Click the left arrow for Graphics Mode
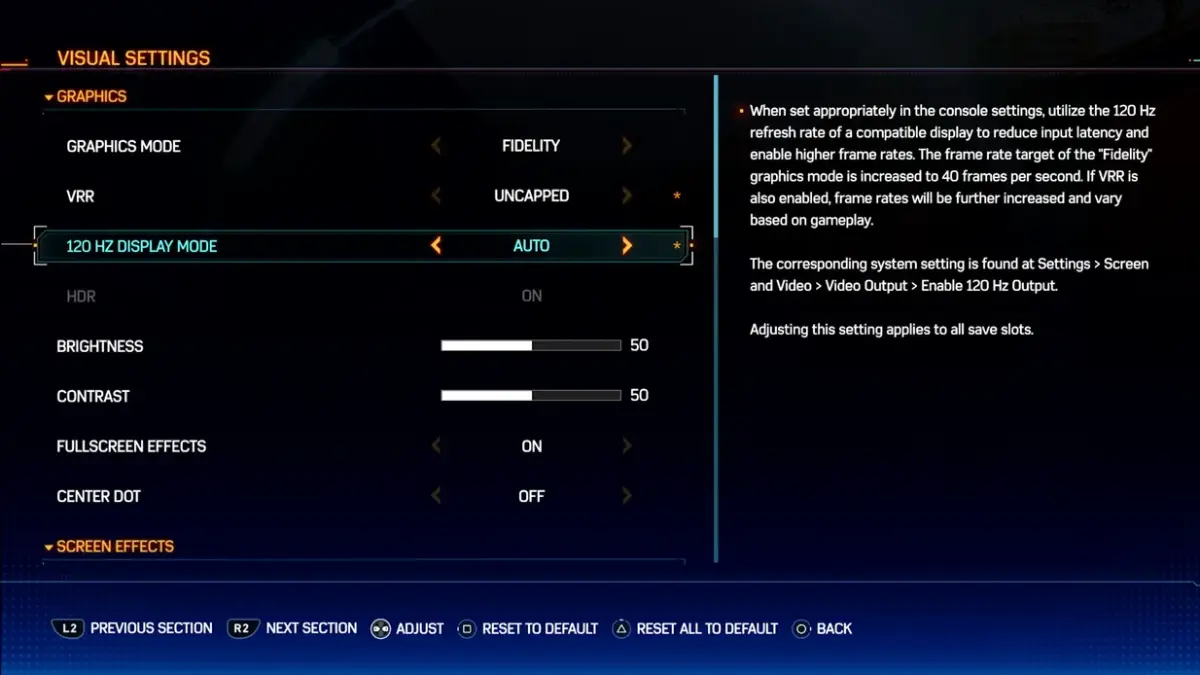Viewport: 1200px width, 675px height. (x=436, y=146)
